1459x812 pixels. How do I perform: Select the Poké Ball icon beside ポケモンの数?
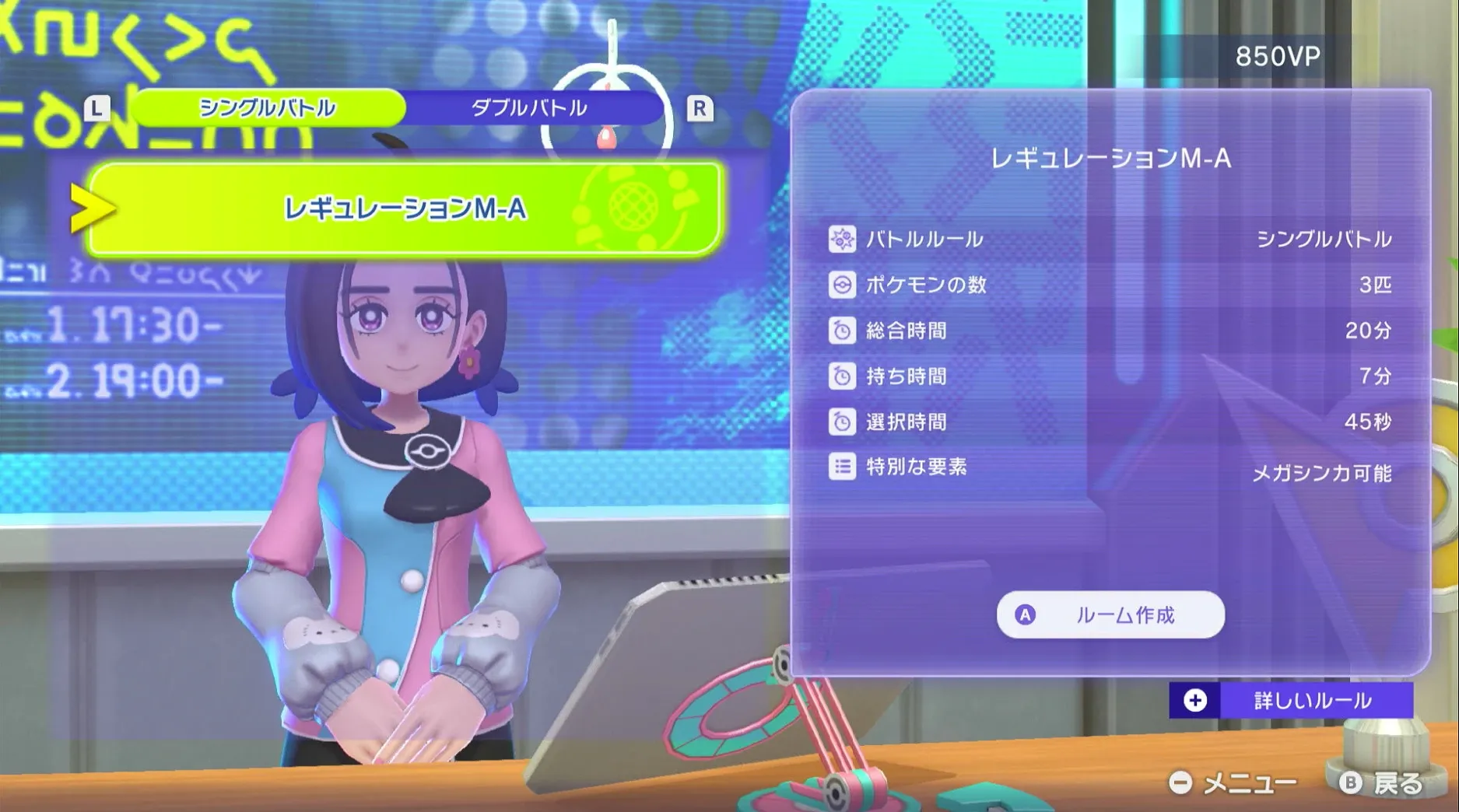click(x=843, y=285)
